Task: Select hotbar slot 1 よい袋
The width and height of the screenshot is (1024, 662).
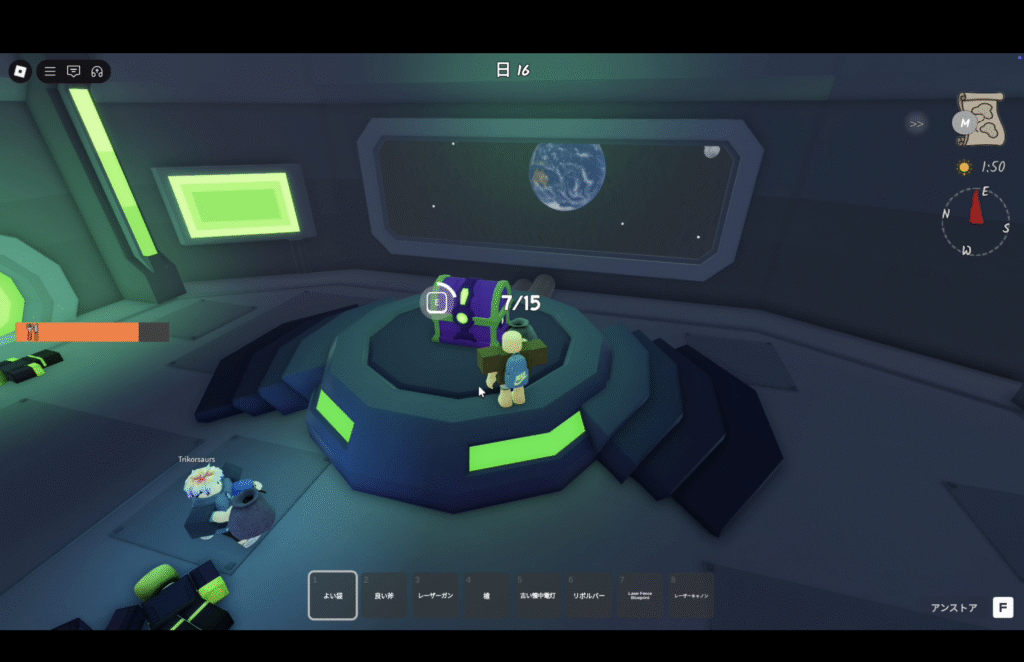Action: [x=332, y=595]
